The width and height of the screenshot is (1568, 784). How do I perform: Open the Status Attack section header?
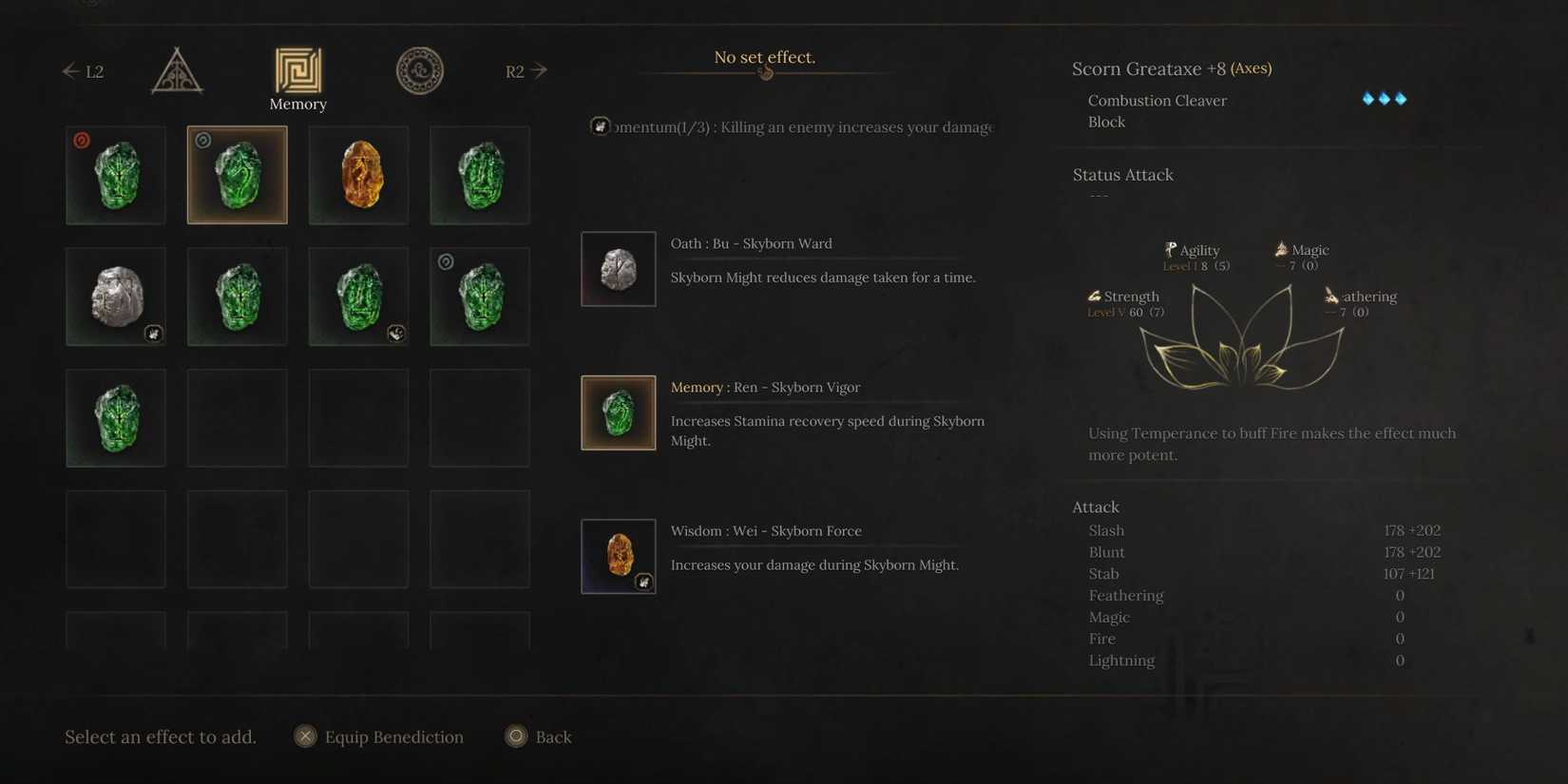(x=1123, y=174)
